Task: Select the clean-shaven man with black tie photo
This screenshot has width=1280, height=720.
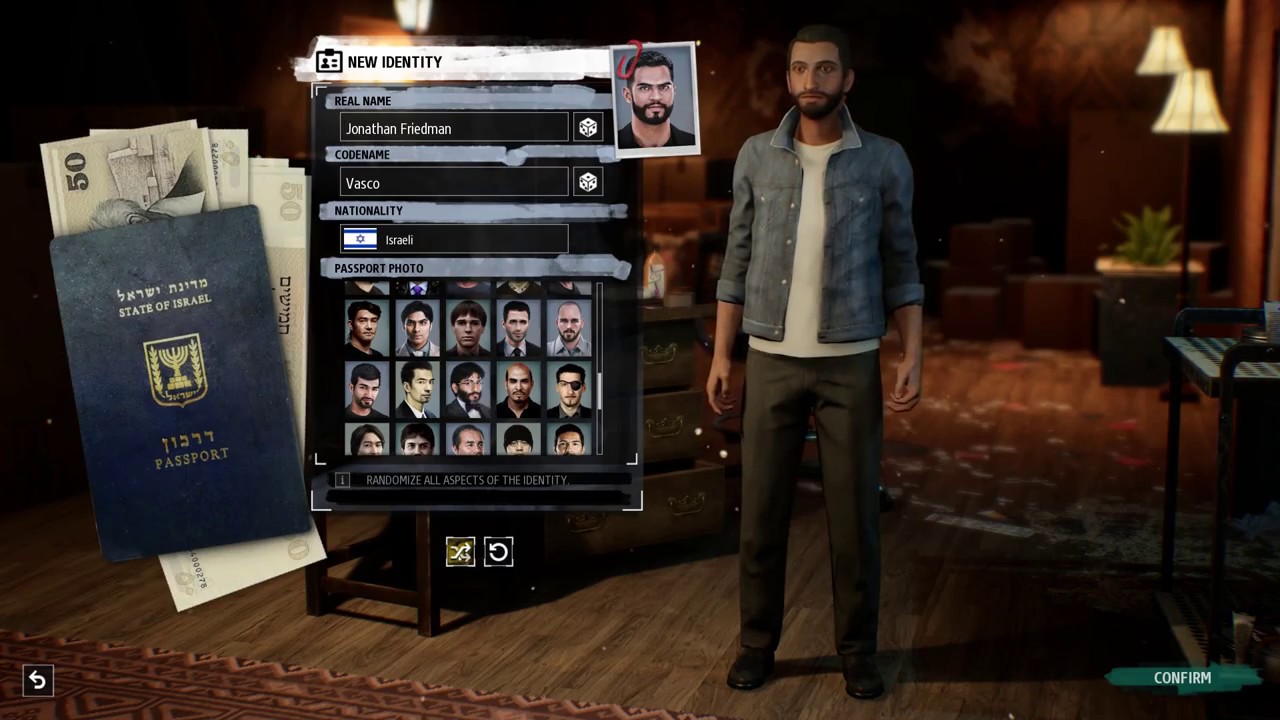Action: 518,329
